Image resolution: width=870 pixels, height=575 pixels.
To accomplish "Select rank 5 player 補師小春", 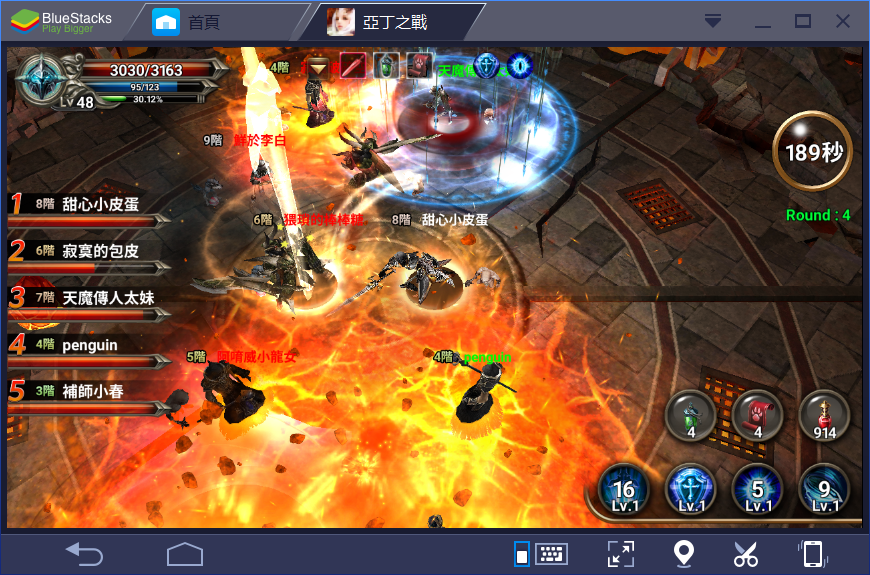I will point(90,393).
